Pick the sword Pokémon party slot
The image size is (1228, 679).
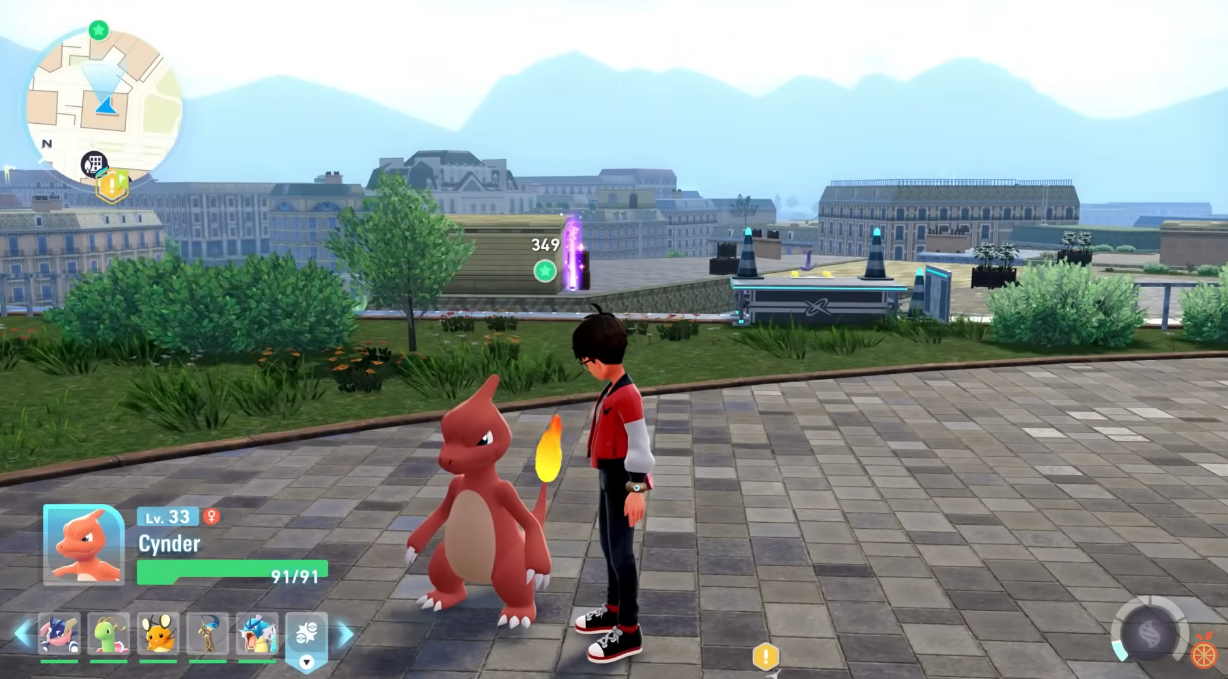point(207,634)
